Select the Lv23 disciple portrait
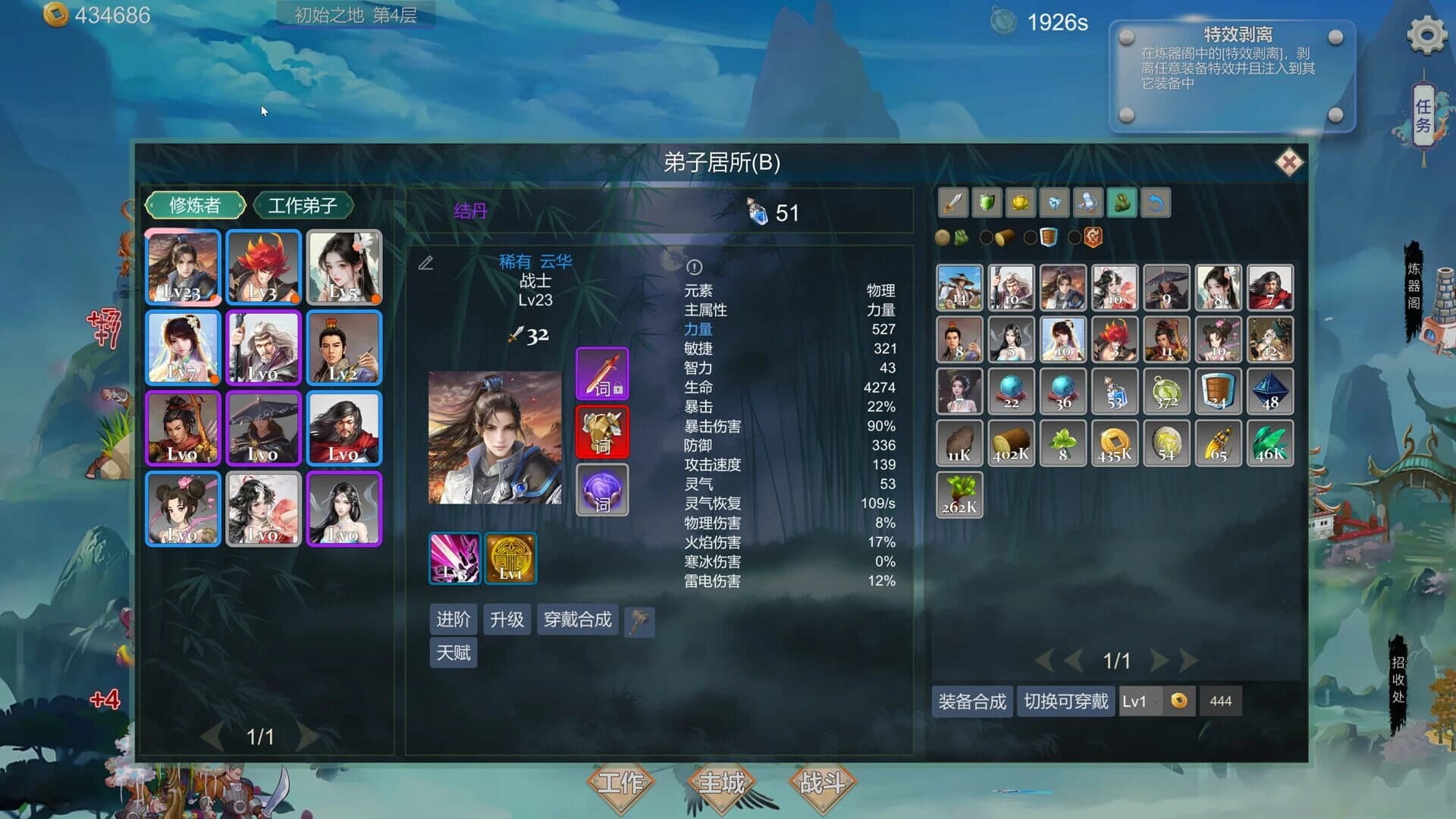The width and height of the screenshot is (1456, 819). (x=182, y=268)
